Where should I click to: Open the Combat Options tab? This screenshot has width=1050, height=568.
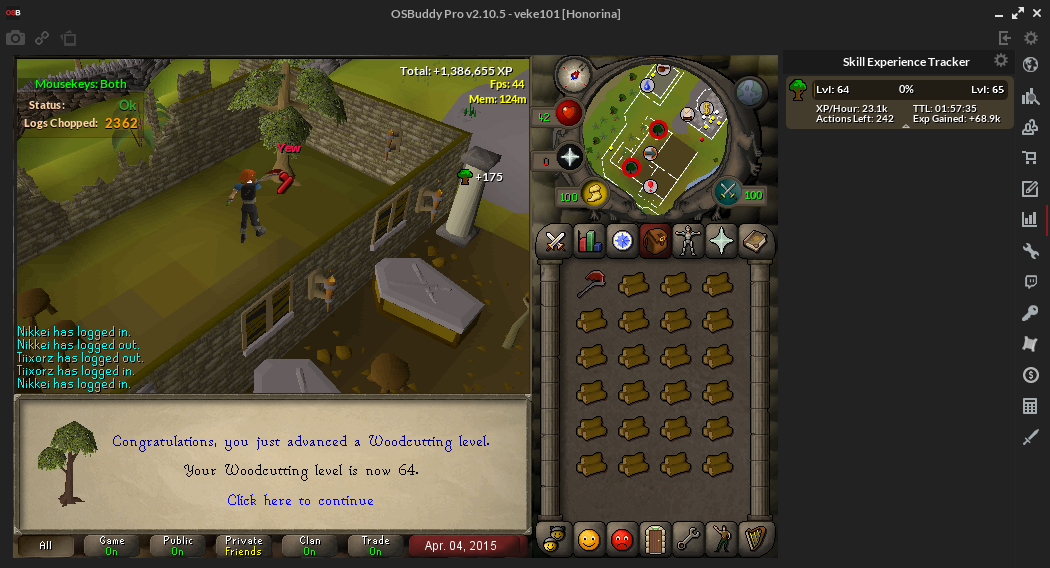(x=555, y=241)
